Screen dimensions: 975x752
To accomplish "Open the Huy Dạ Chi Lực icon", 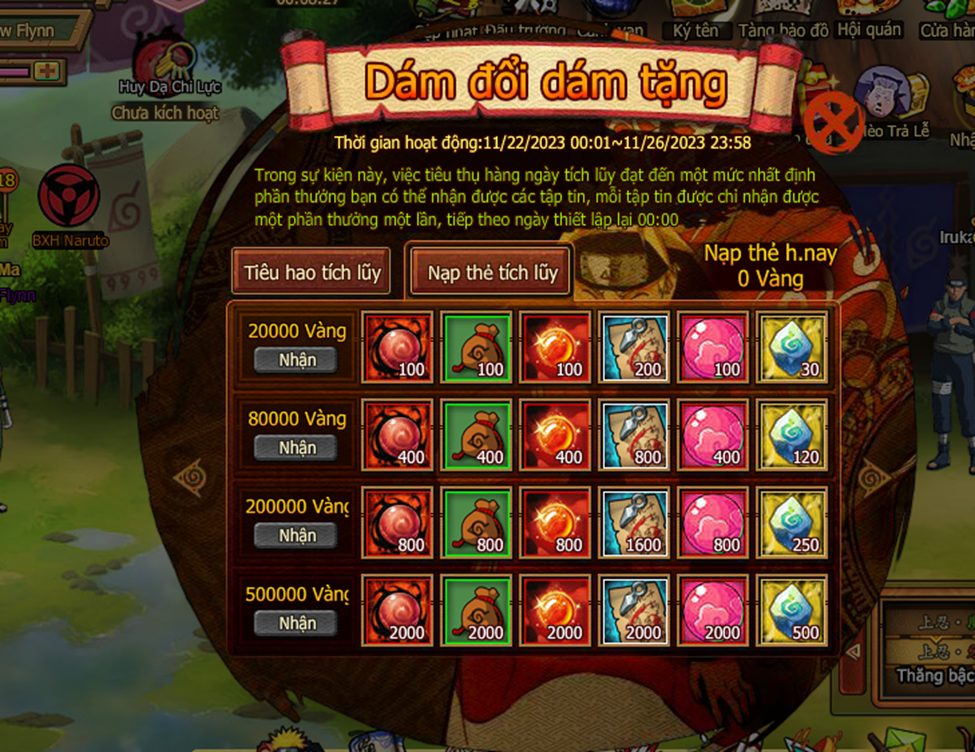I will click(164, 66).
